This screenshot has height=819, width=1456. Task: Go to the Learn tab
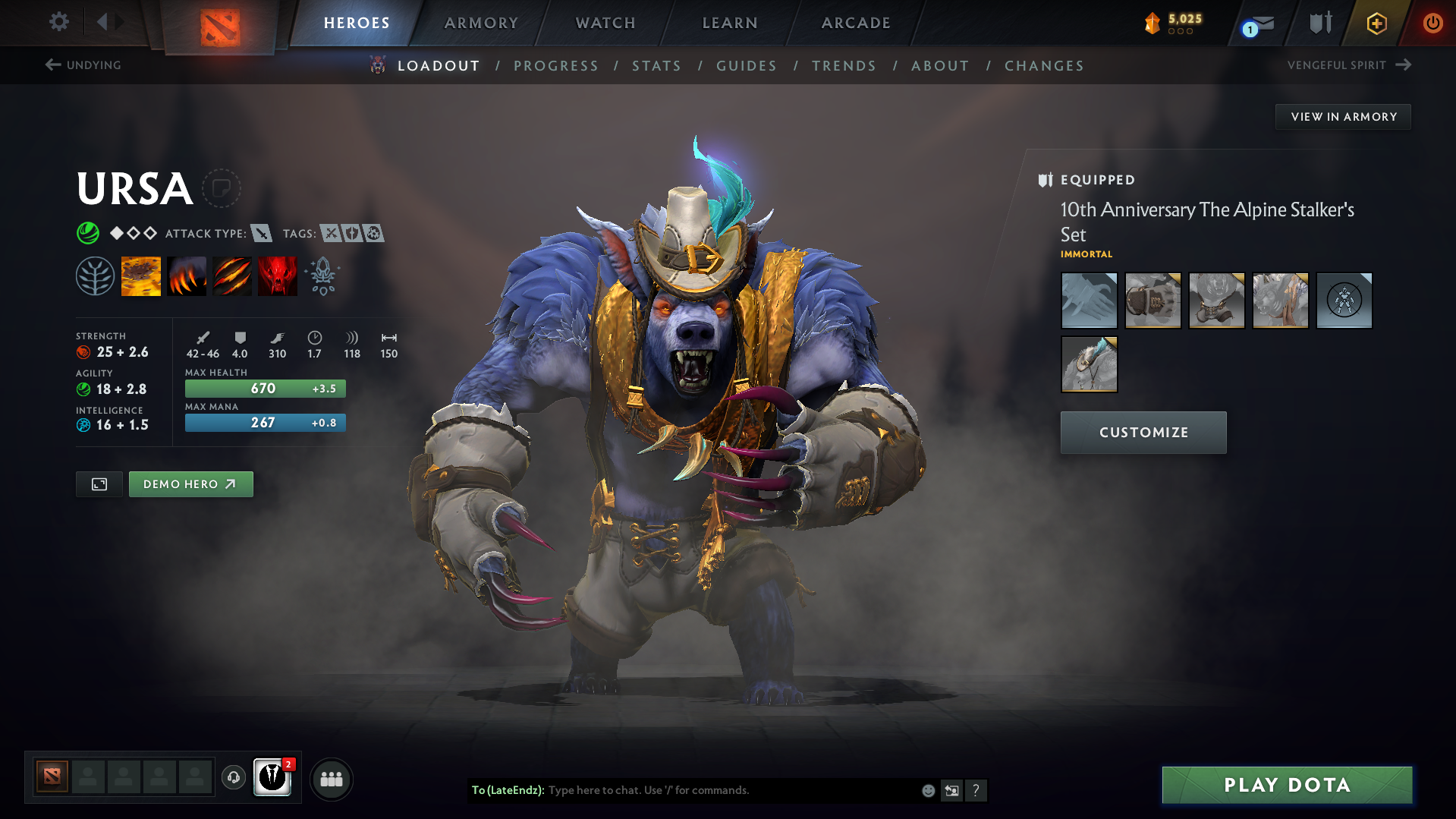pos(730,23)
